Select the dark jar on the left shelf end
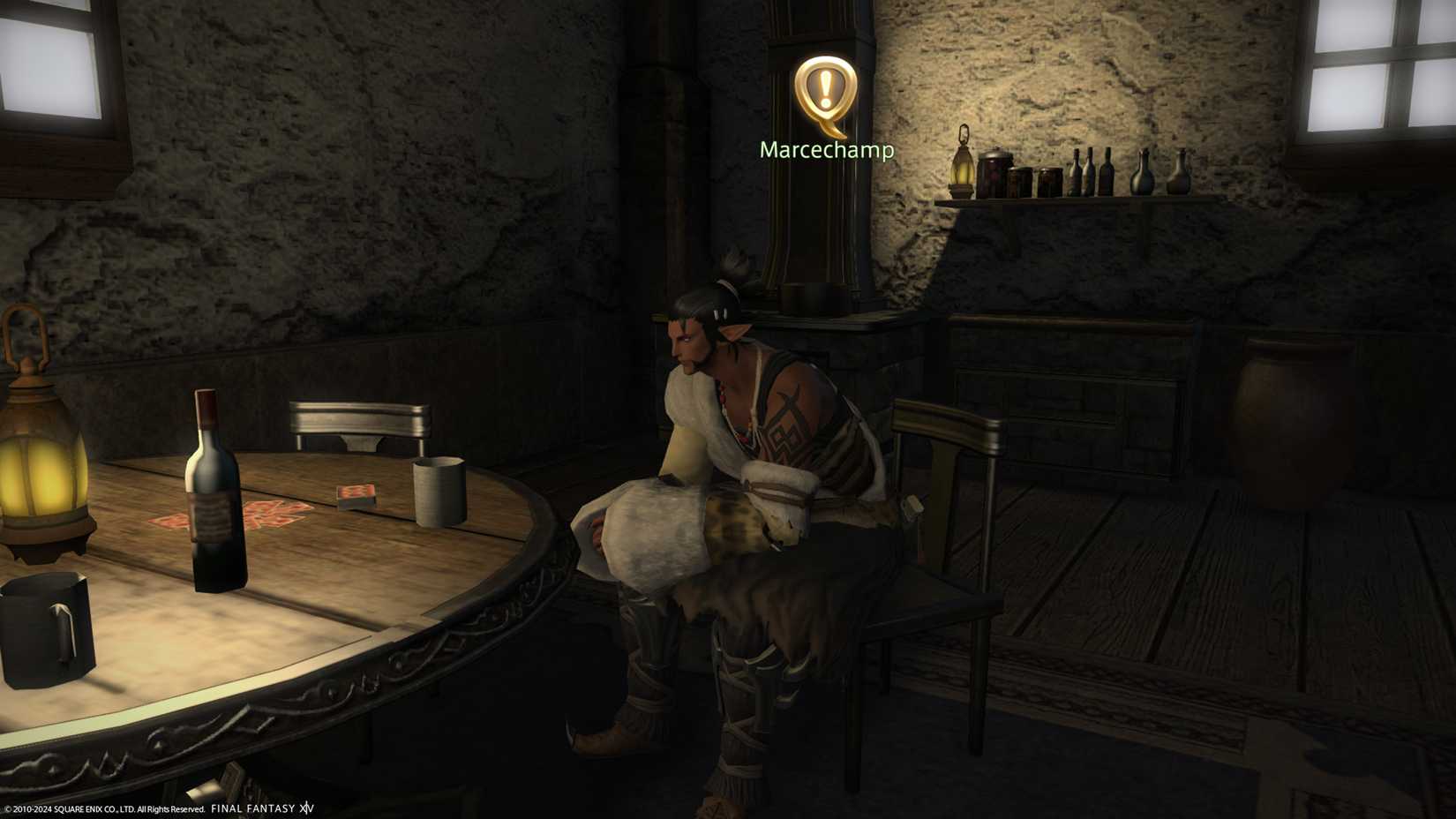The width and height of the screenshot is (1456, 819). 995,172
